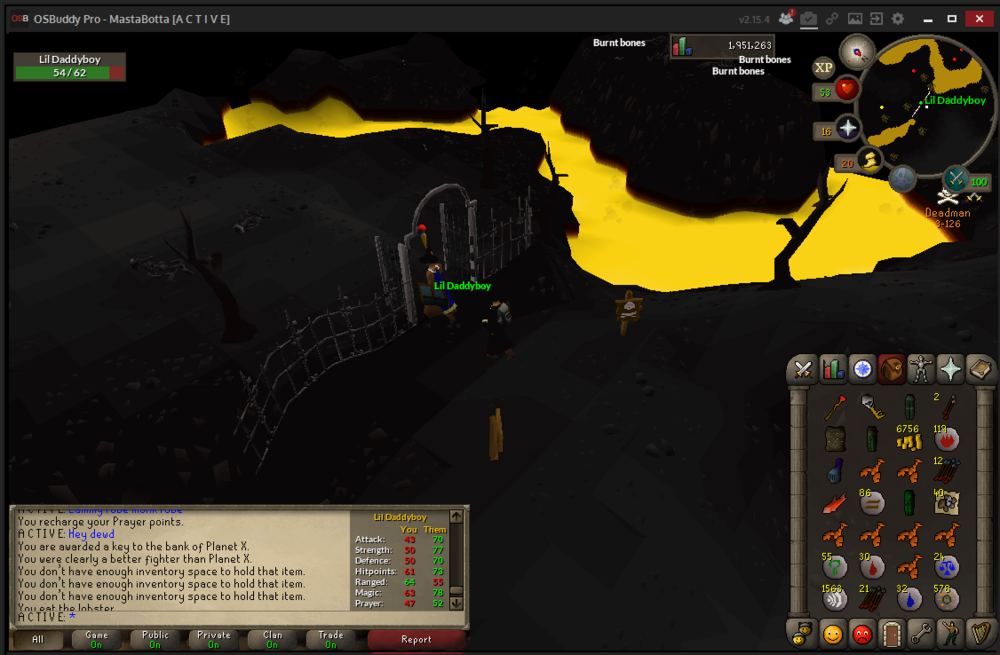Close the OSBuddy window
Image resolution: width=1000 pixels, height=655 pixels.
(x=978, y=18)
